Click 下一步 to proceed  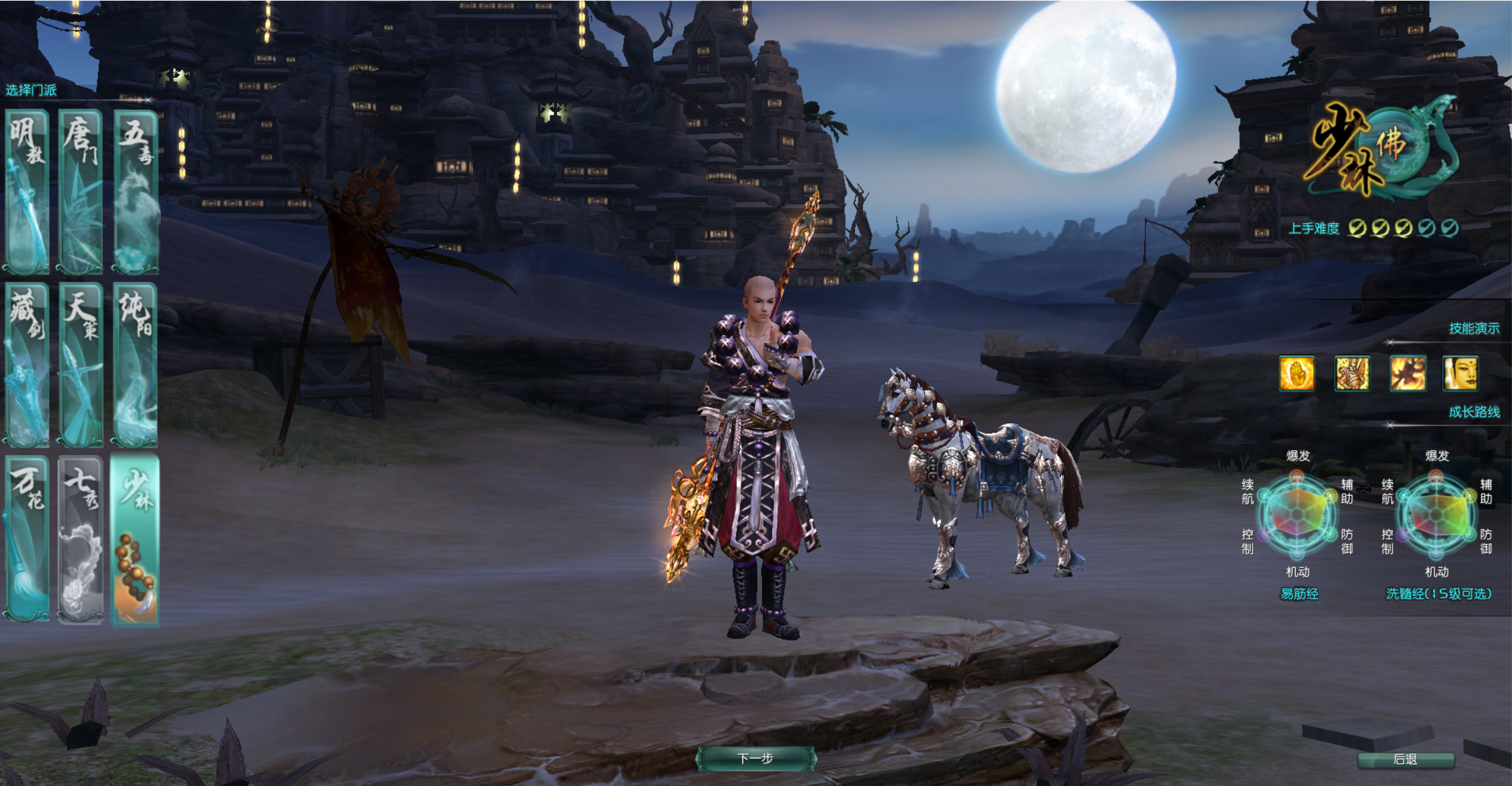pyautogui.click(x=756, y=759)
